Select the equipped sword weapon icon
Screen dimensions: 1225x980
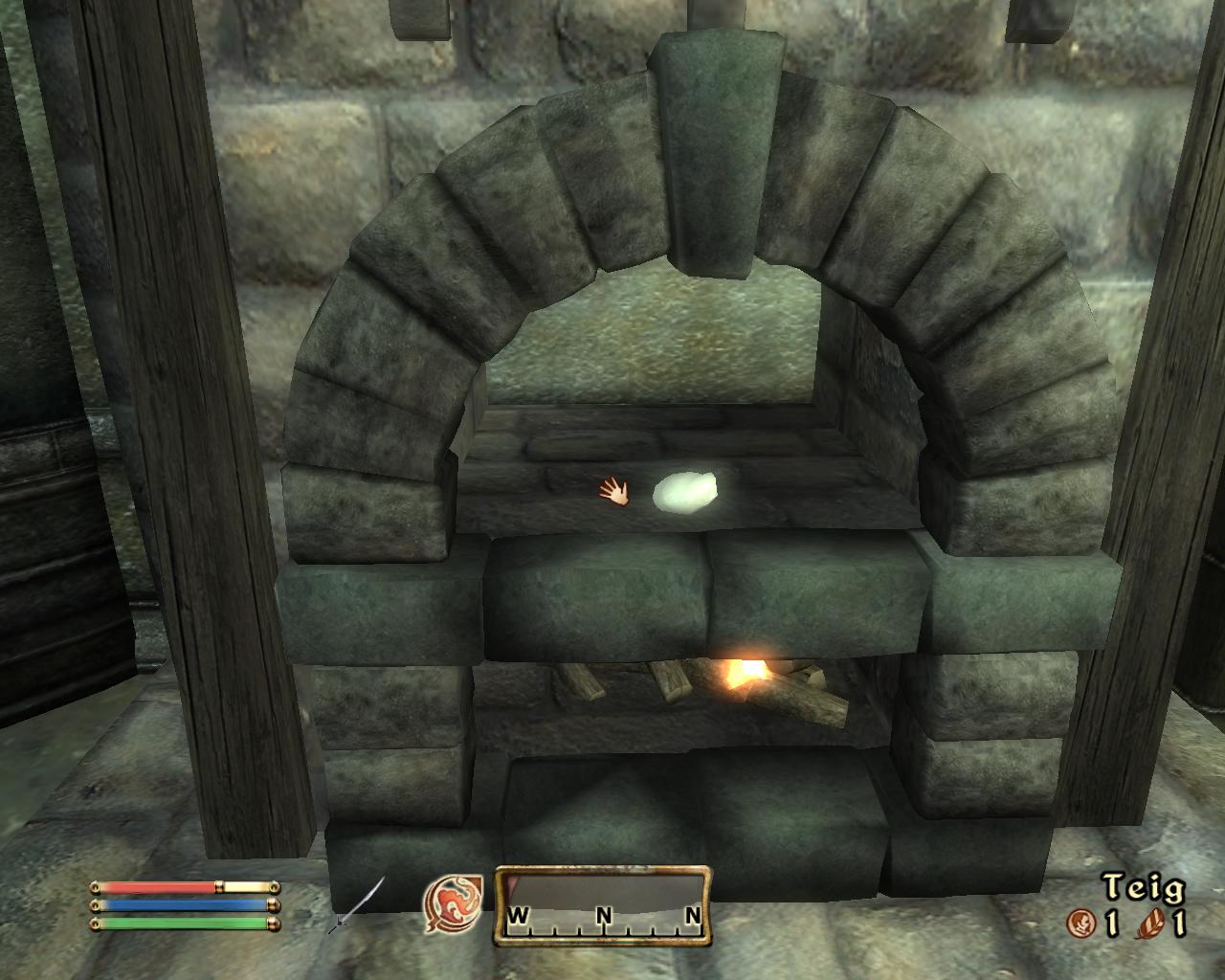click(x=360, y=904)
